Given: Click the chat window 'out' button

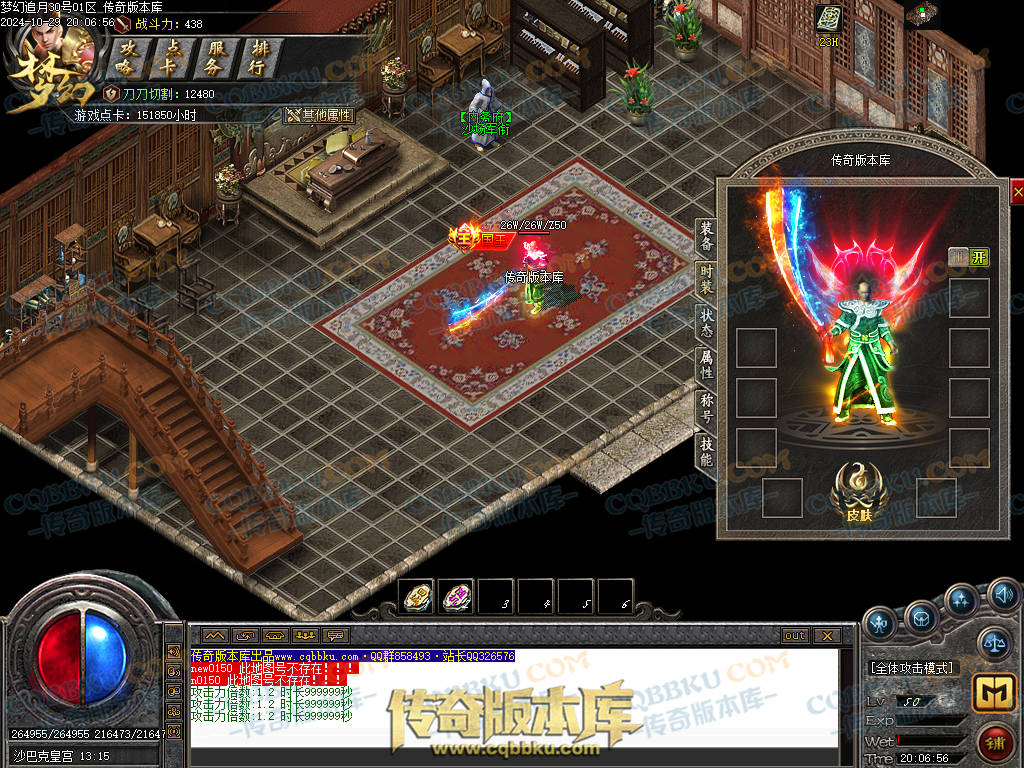Looking at the screenshot, I should click(795, 635).
